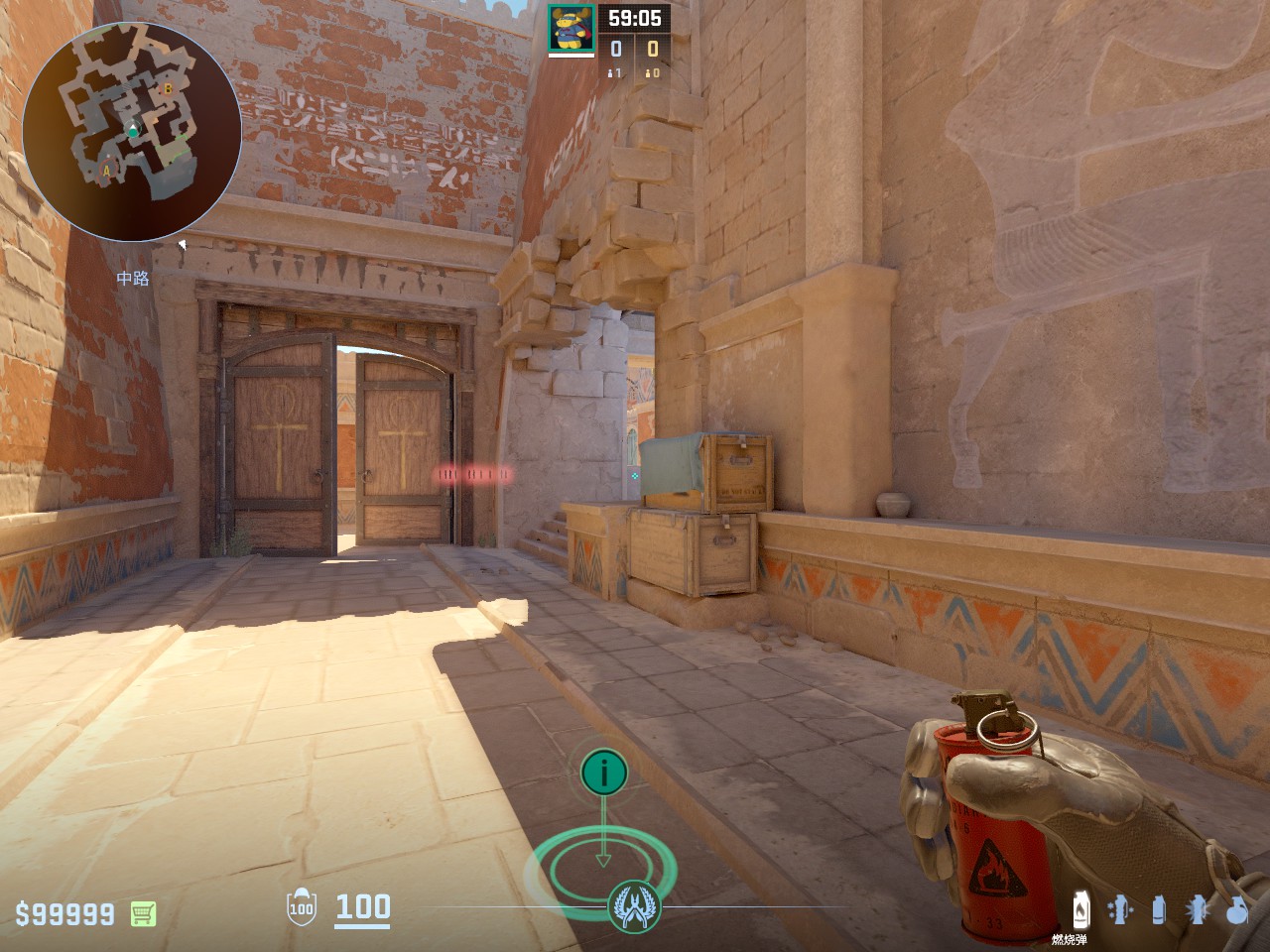
Task: Select the highlighted incendiary grenade icon
Action: tap(1080, 909)
